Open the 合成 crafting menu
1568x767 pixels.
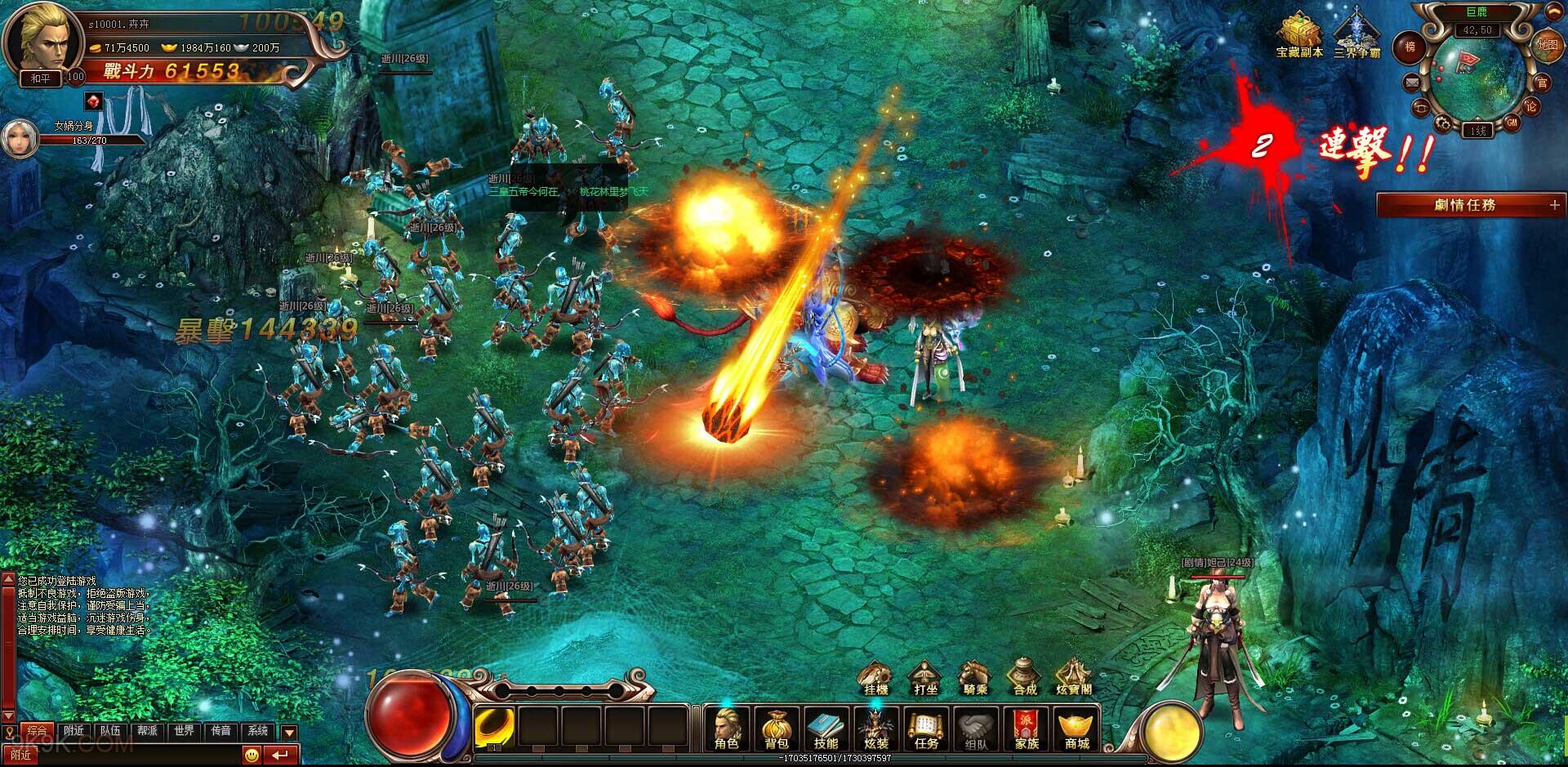pos(1025,678)
